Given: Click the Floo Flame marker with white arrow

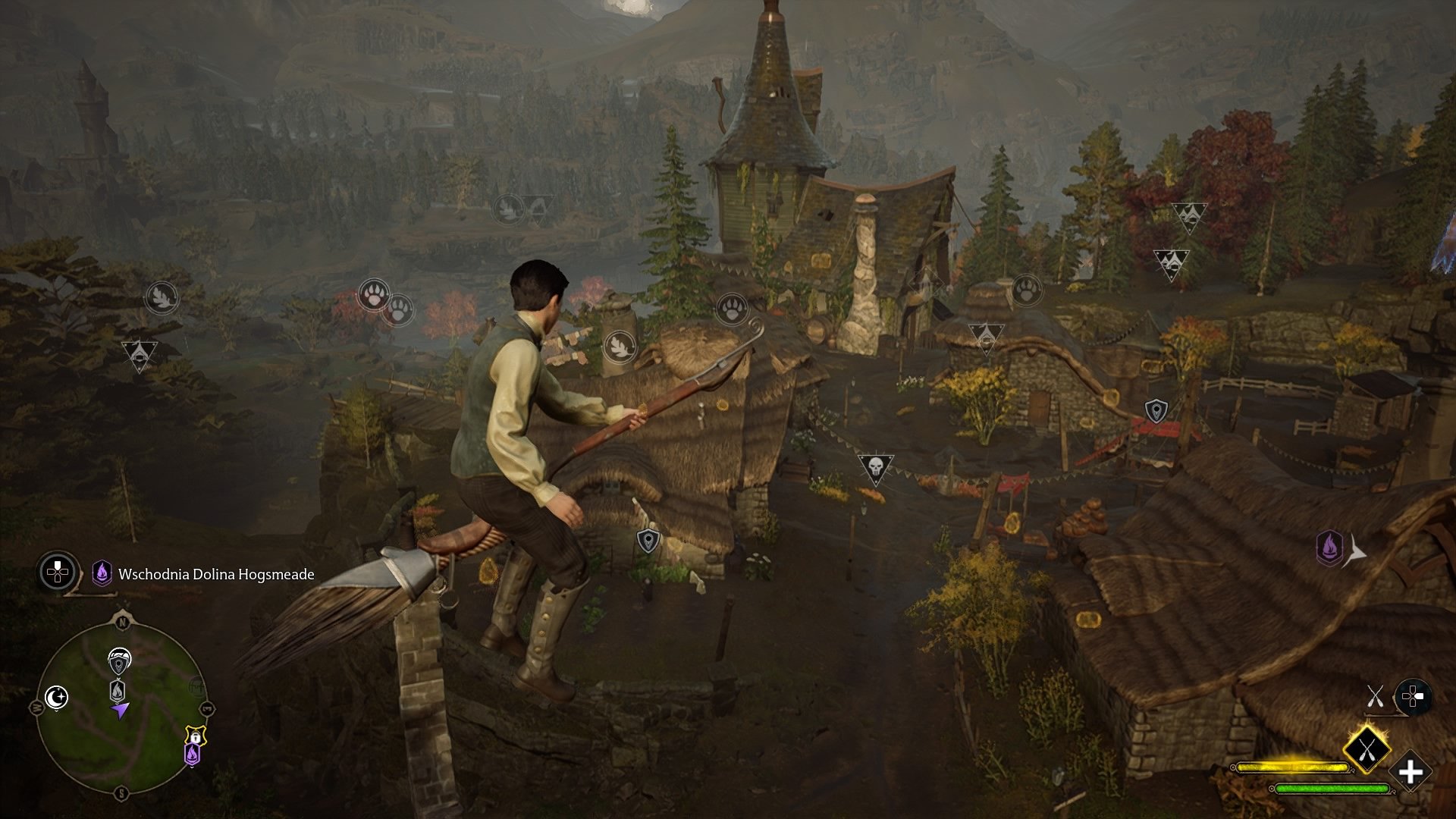Looking at the screenshot, I should click(1329, 548).
